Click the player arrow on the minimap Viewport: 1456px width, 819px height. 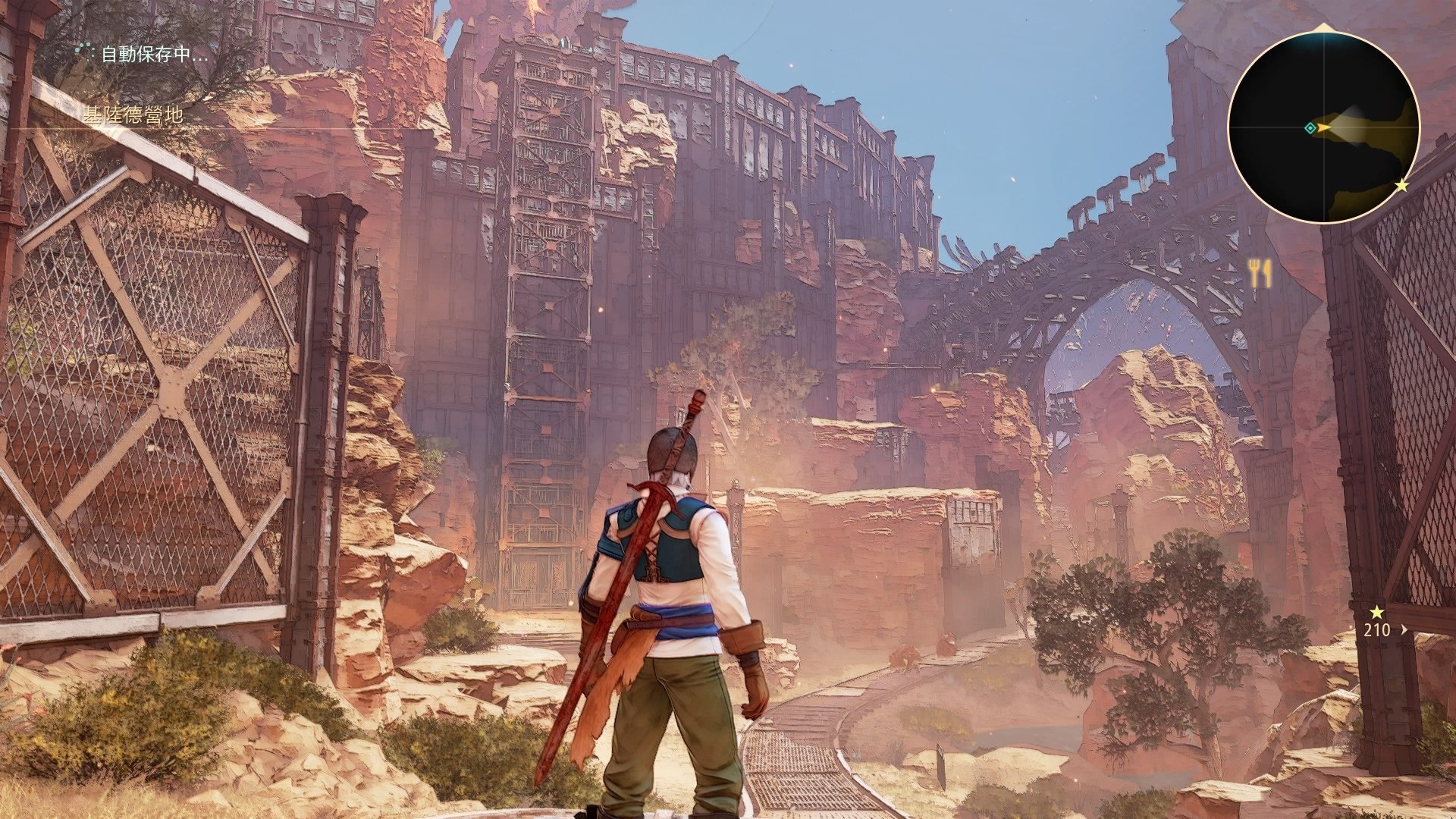(x=1323, y=128)
